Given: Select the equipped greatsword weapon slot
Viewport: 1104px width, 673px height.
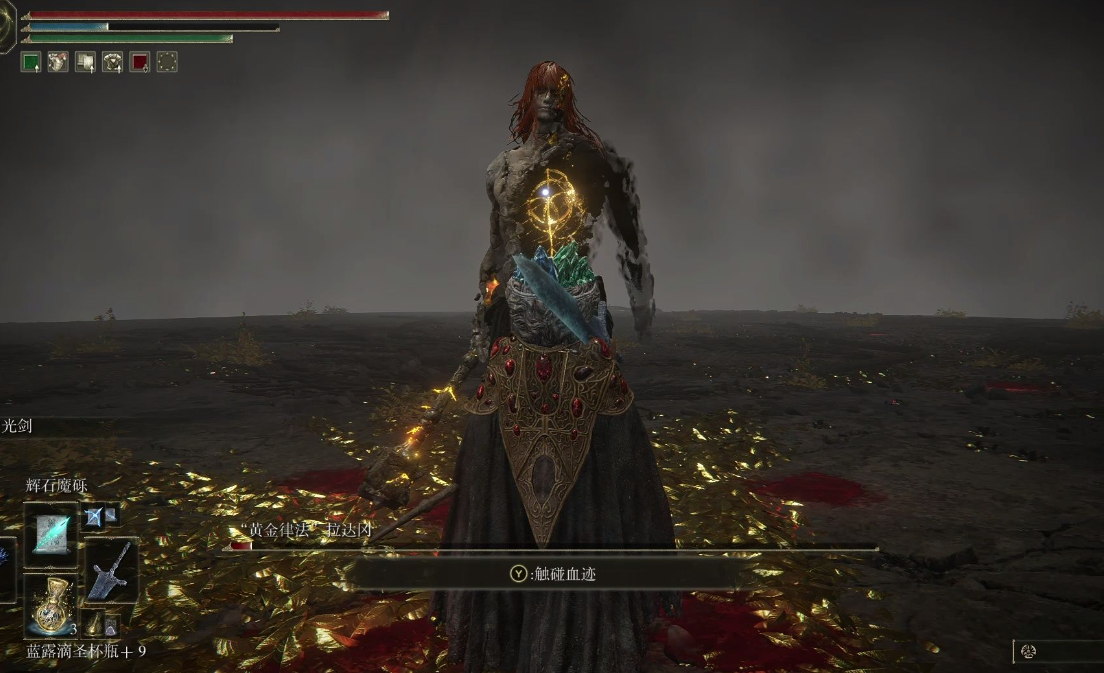Looking at the screenshot, I should coord(109,572).
